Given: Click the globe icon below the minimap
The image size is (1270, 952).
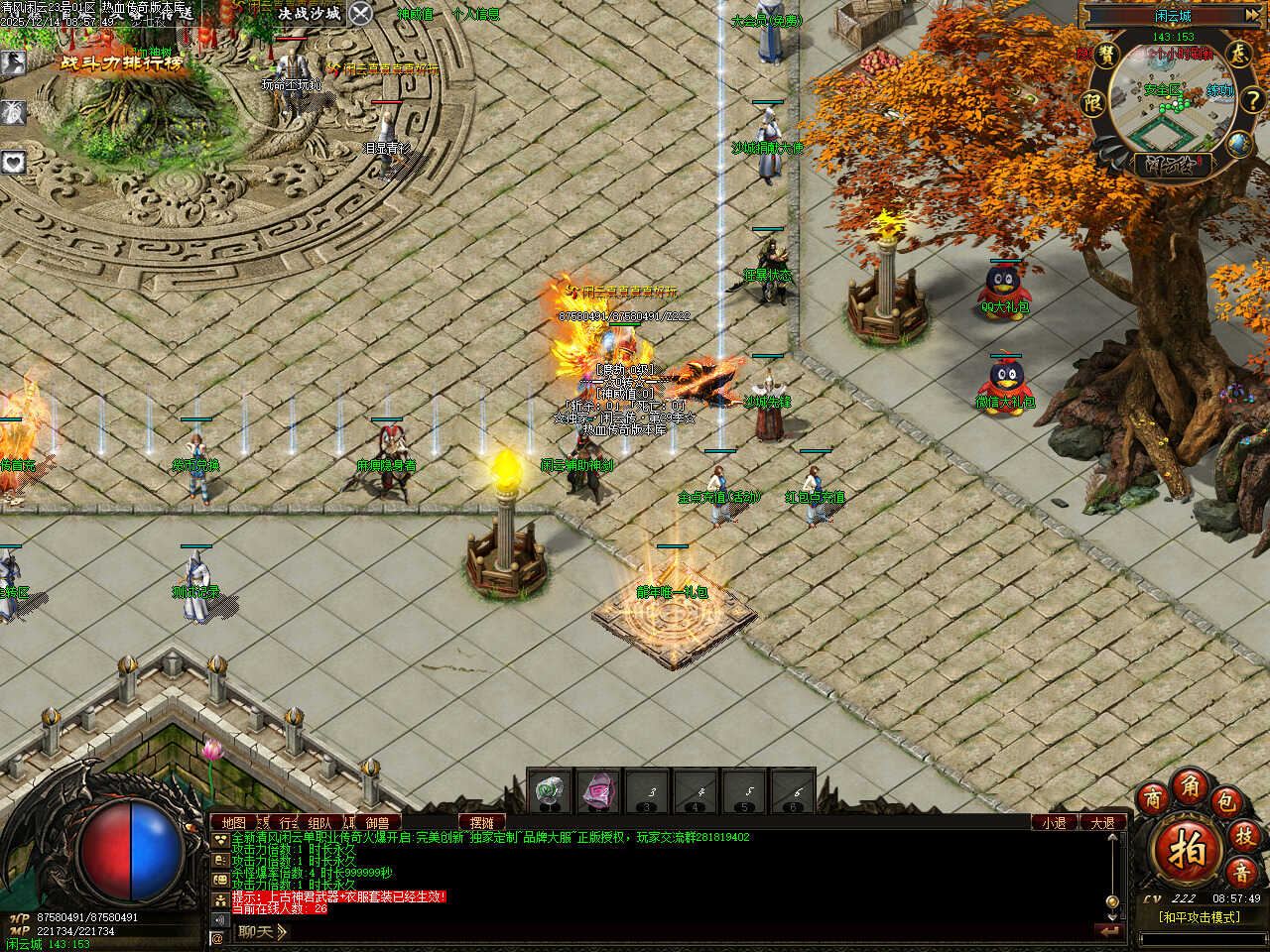Looking at the screenshot, I should 1239,145.
